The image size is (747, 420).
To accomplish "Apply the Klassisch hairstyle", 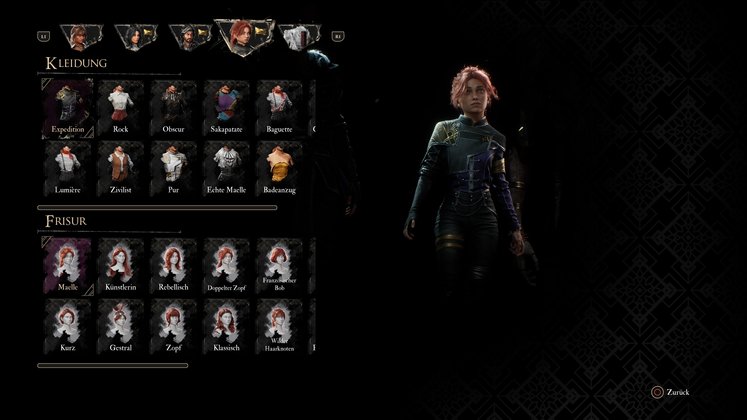I will (226, 325).
